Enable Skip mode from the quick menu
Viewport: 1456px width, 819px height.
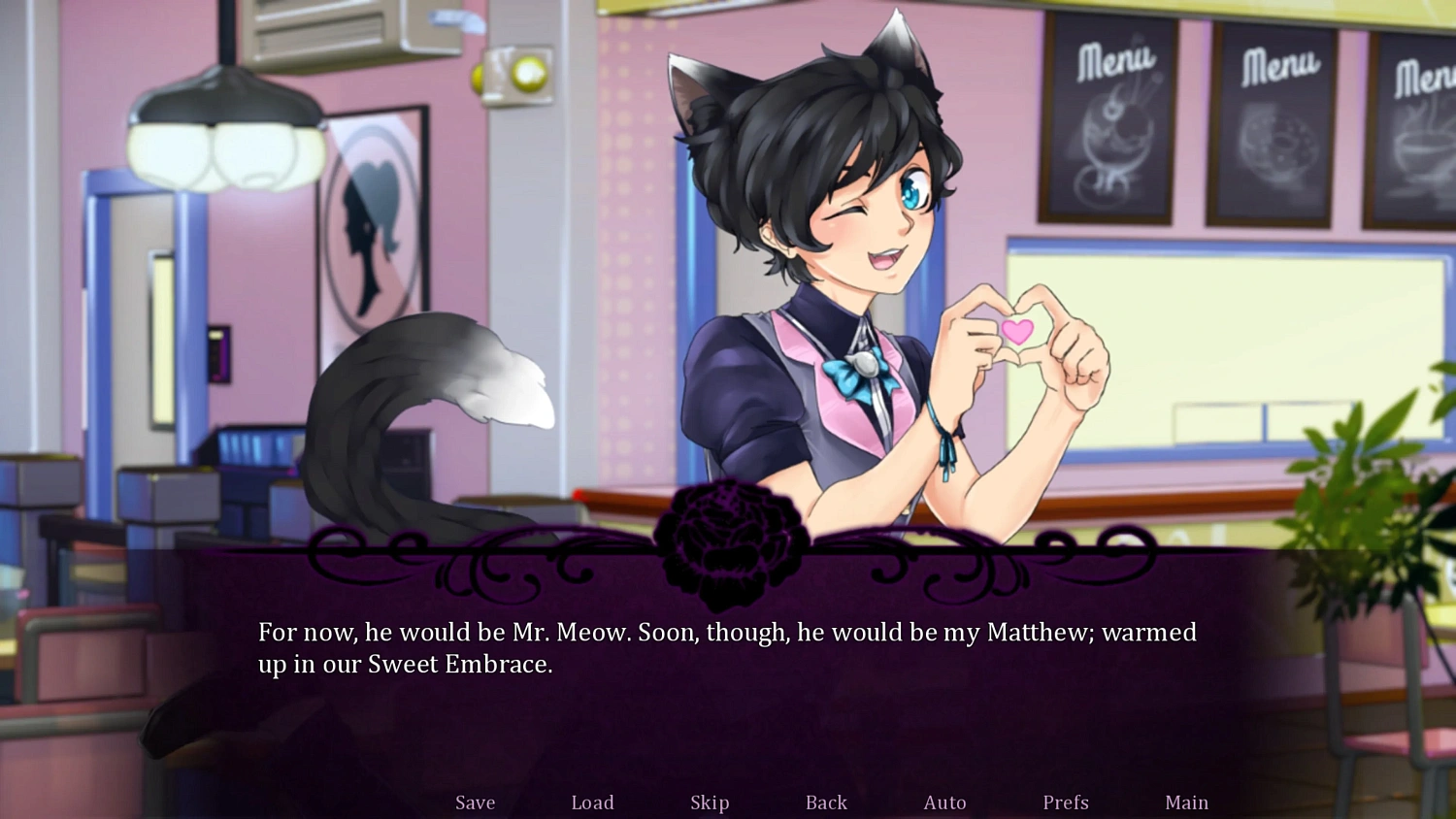click(x=710, y=803)
